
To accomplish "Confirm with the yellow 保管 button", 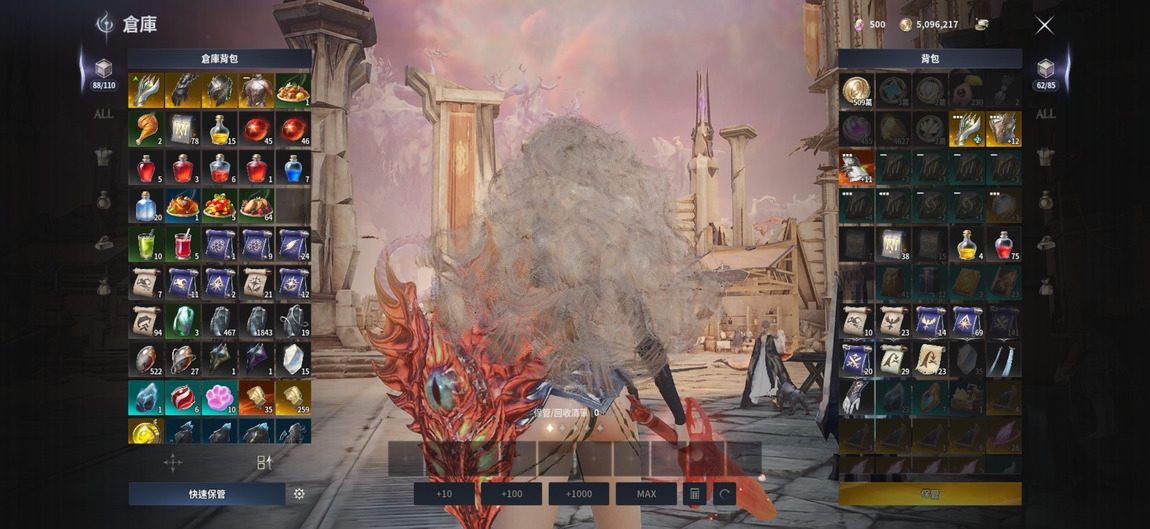I will coord(930,494).
